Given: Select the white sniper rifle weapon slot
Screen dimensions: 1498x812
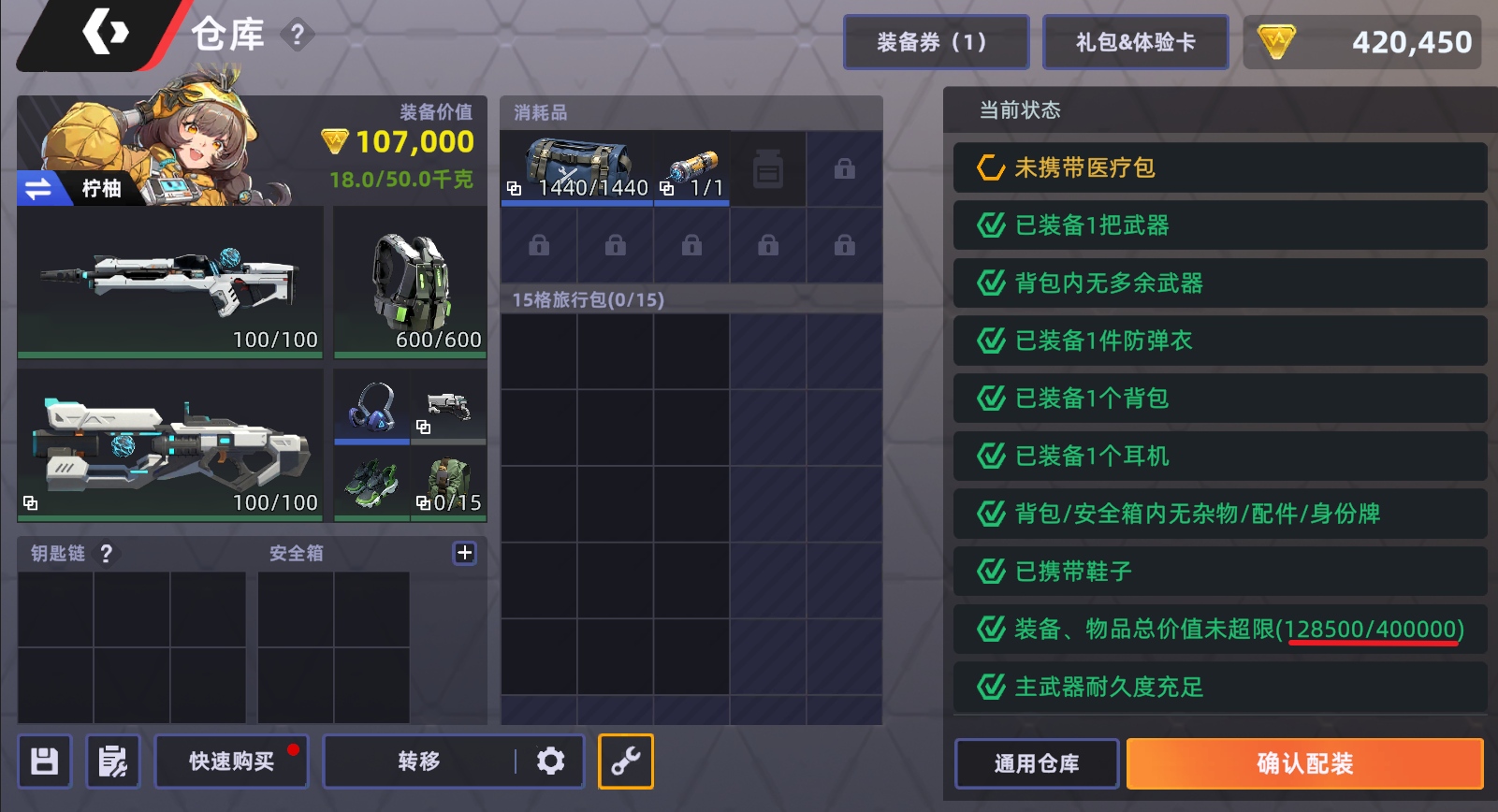Looking at the screenshot, I should 170,281.
